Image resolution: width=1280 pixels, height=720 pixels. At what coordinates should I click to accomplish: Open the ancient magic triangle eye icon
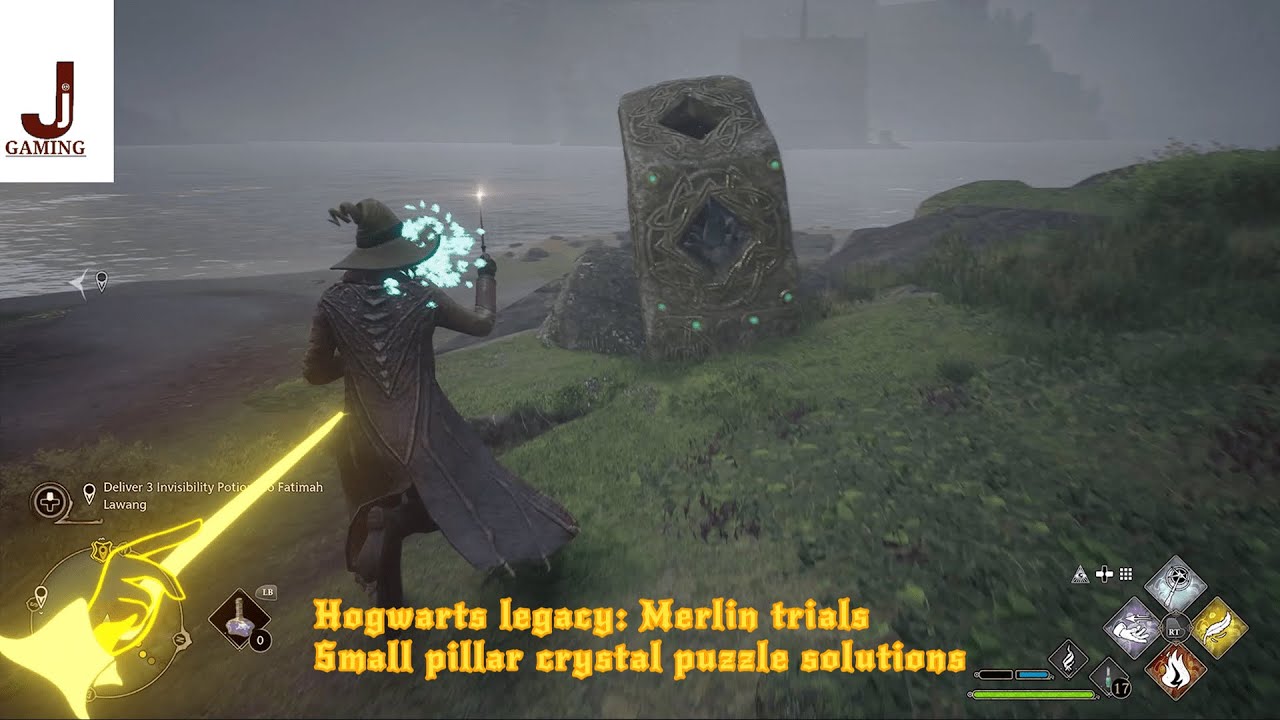1081,575
